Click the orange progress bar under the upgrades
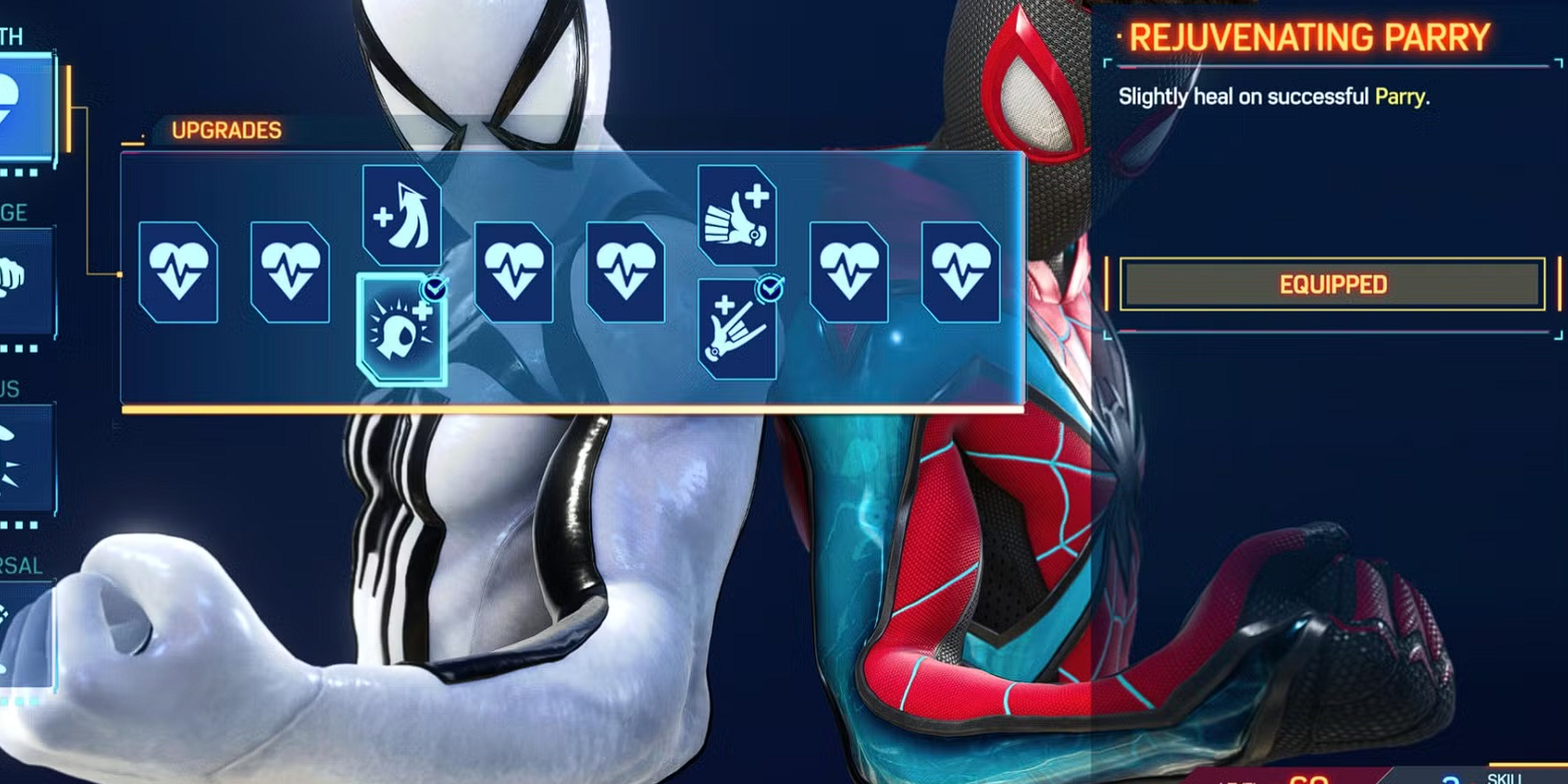1568x784 pixels. pos(570,411)
